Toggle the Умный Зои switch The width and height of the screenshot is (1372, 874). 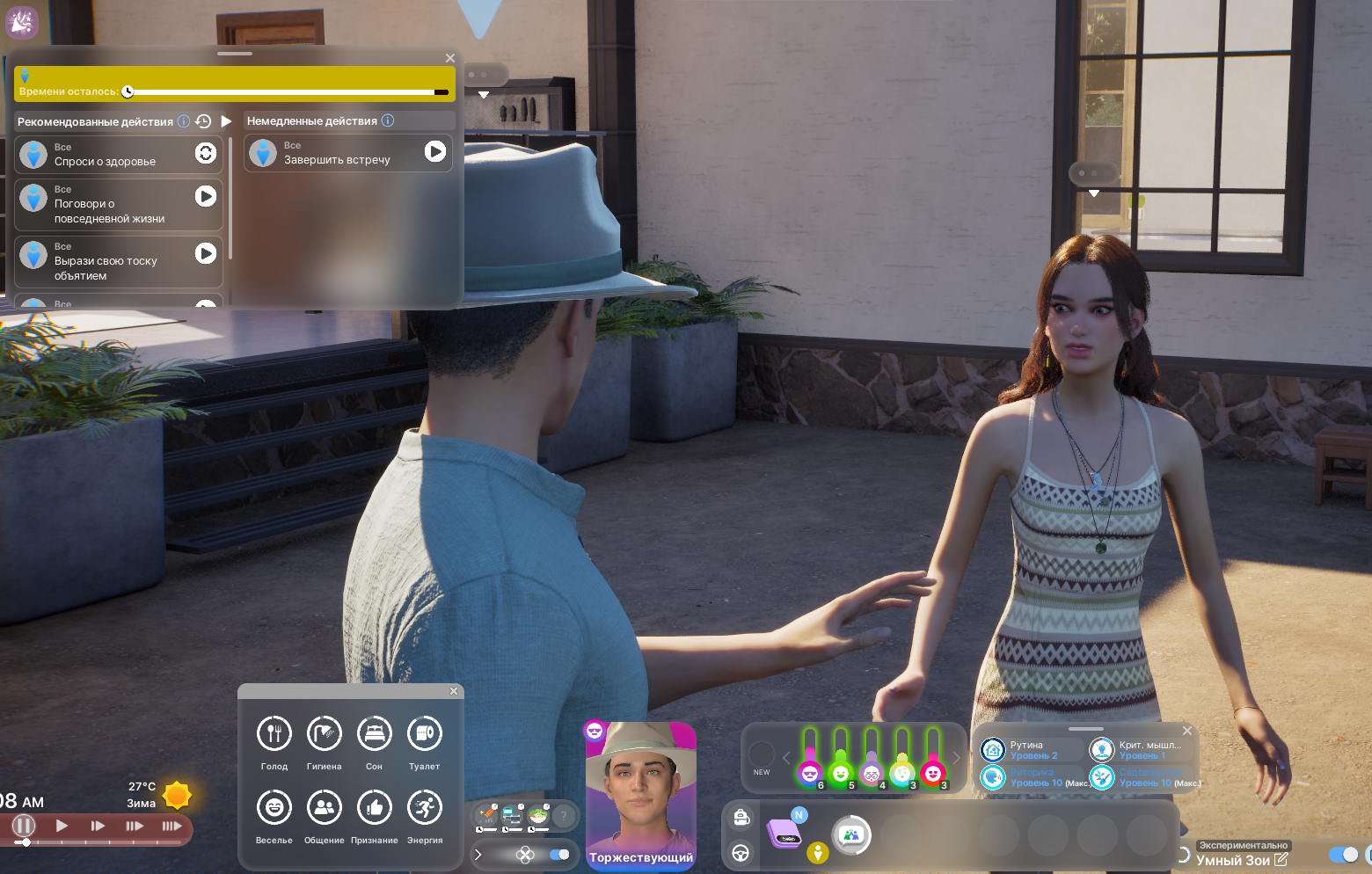pyautogui.click(x=1343, y=855)
